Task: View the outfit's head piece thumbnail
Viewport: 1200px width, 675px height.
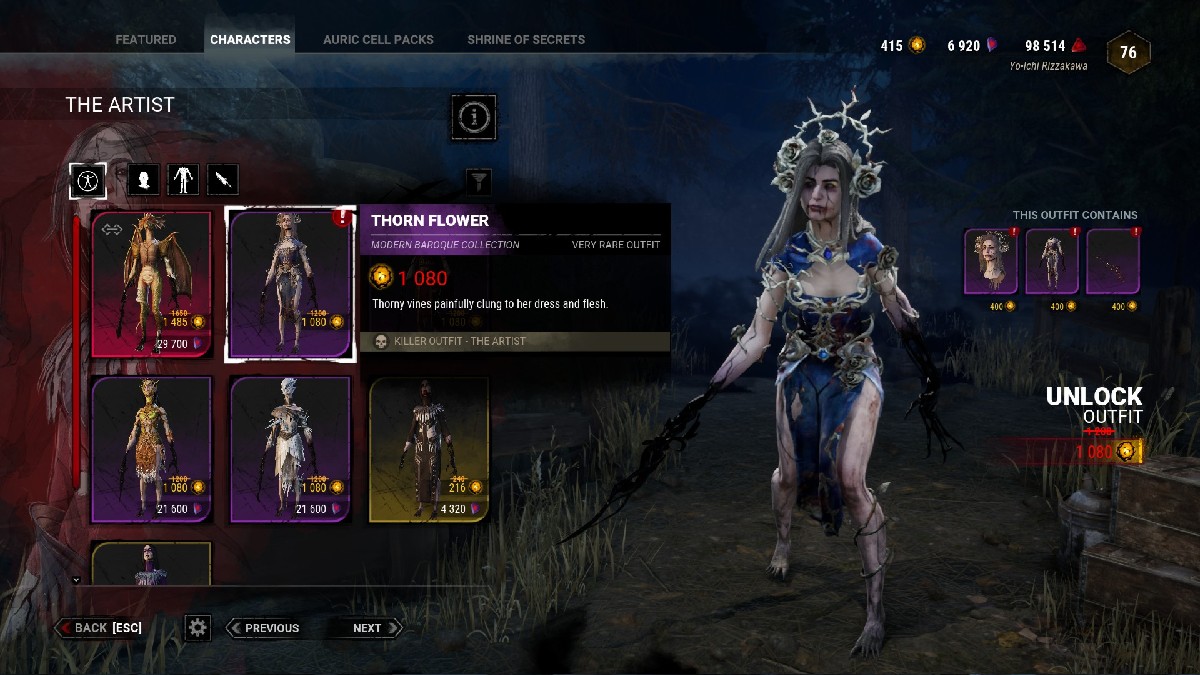Action: 991,262
